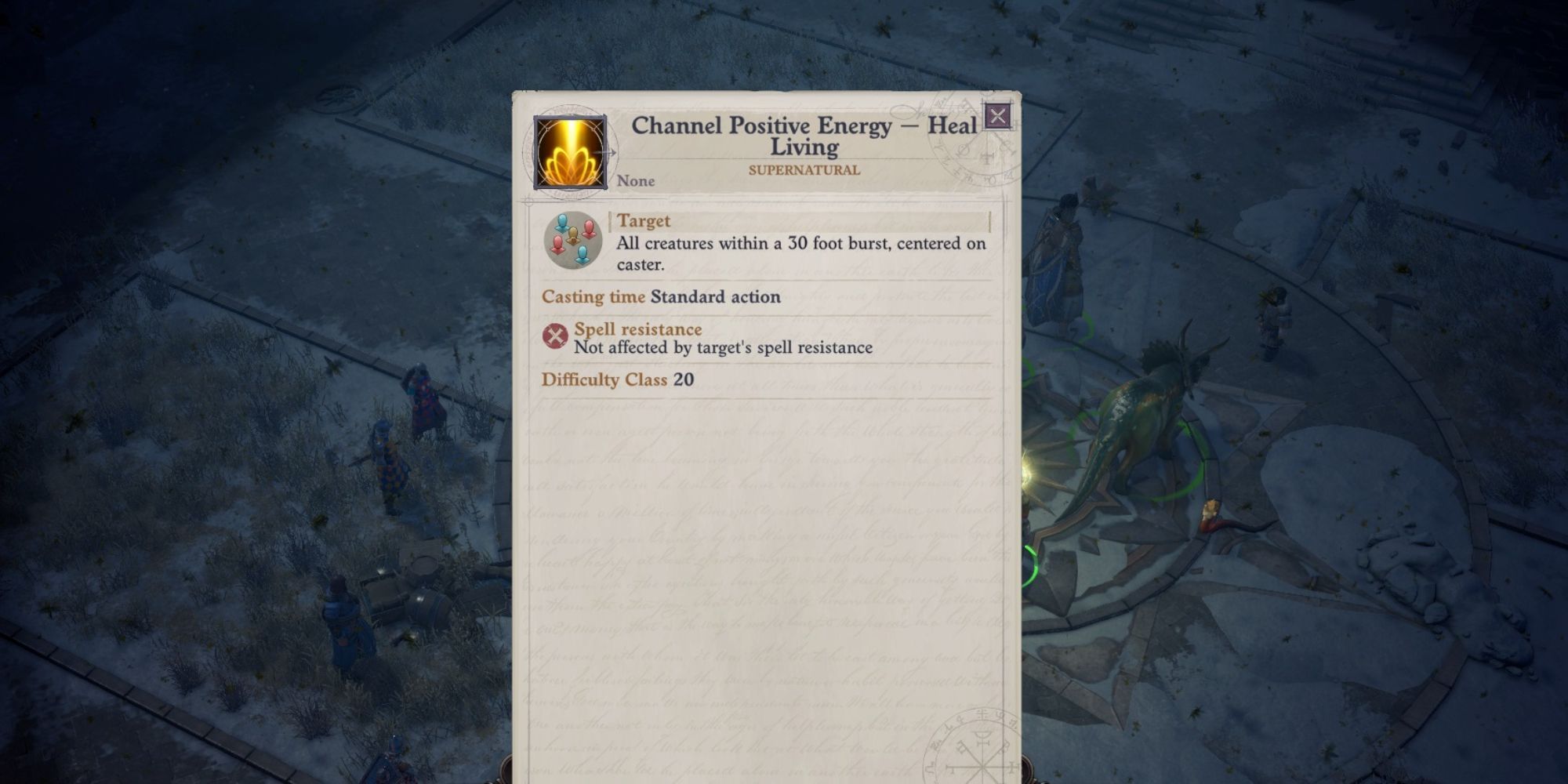
Task: Click the Casting time label
Action: [x=593, y=297]
